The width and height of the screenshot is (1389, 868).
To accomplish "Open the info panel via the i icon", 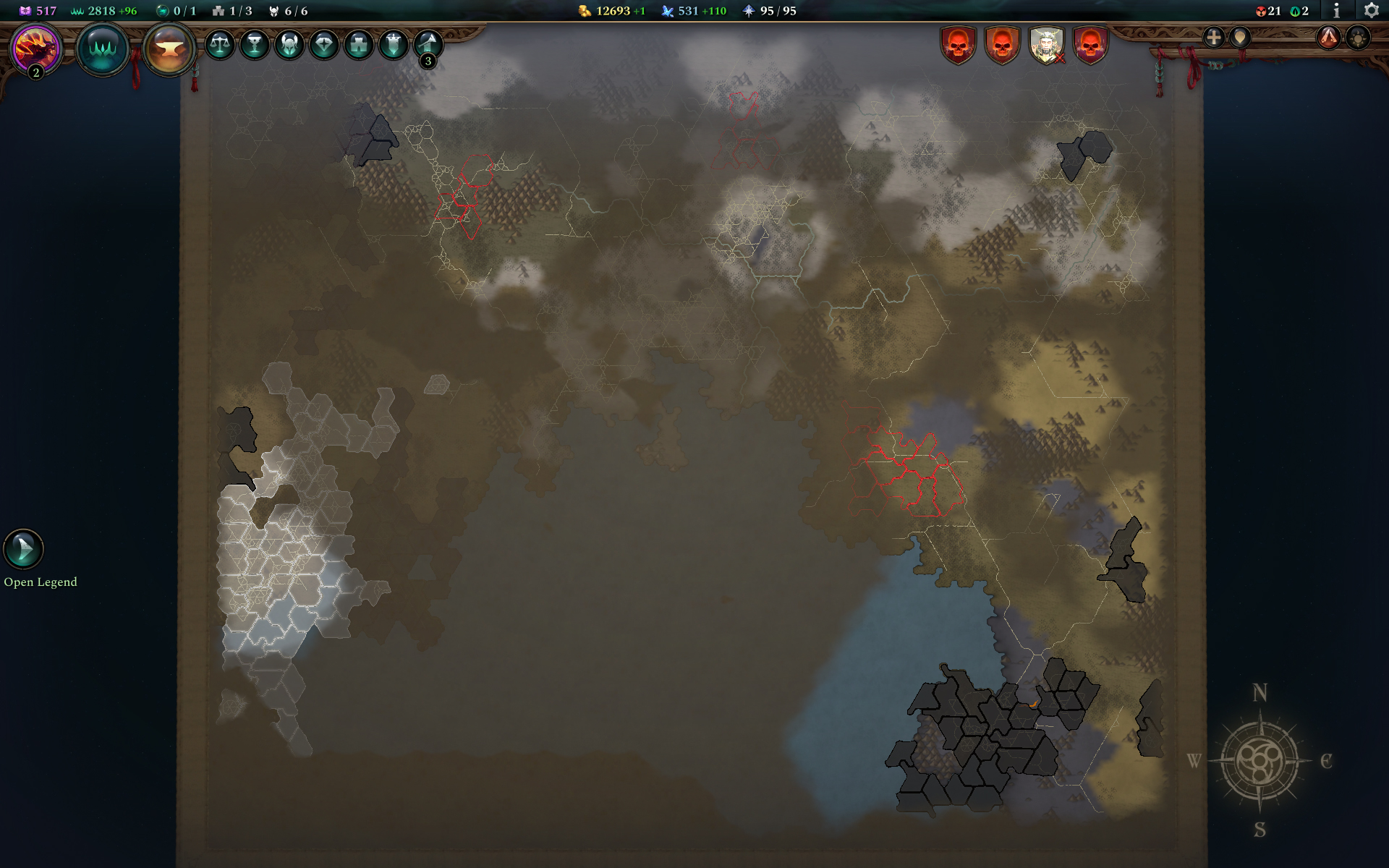I will pyautogui.click(x=1337, y=12).
